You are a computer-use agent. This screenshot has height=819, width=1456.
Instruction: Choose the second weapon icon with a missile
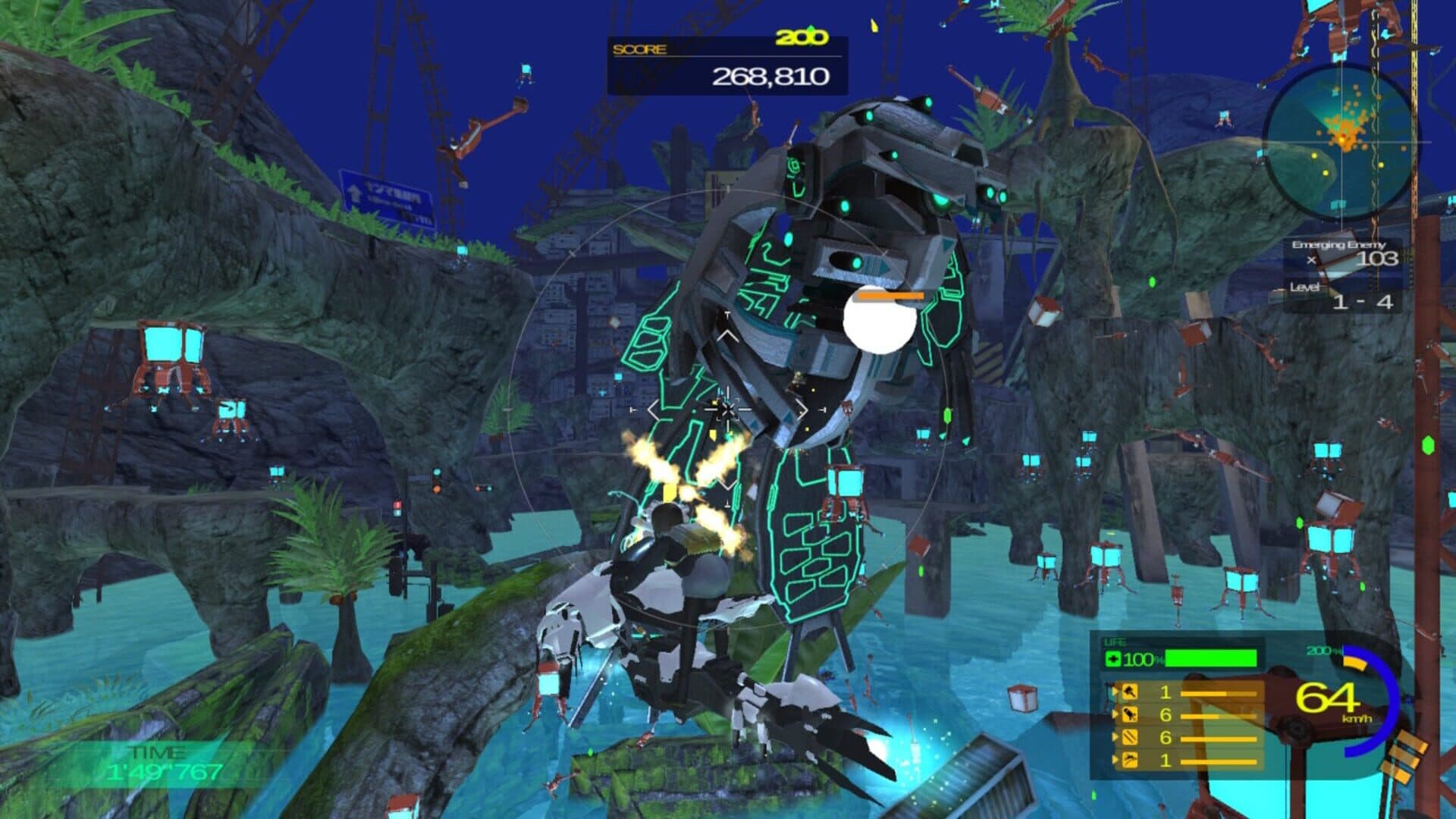click(x=1130, y=714)
